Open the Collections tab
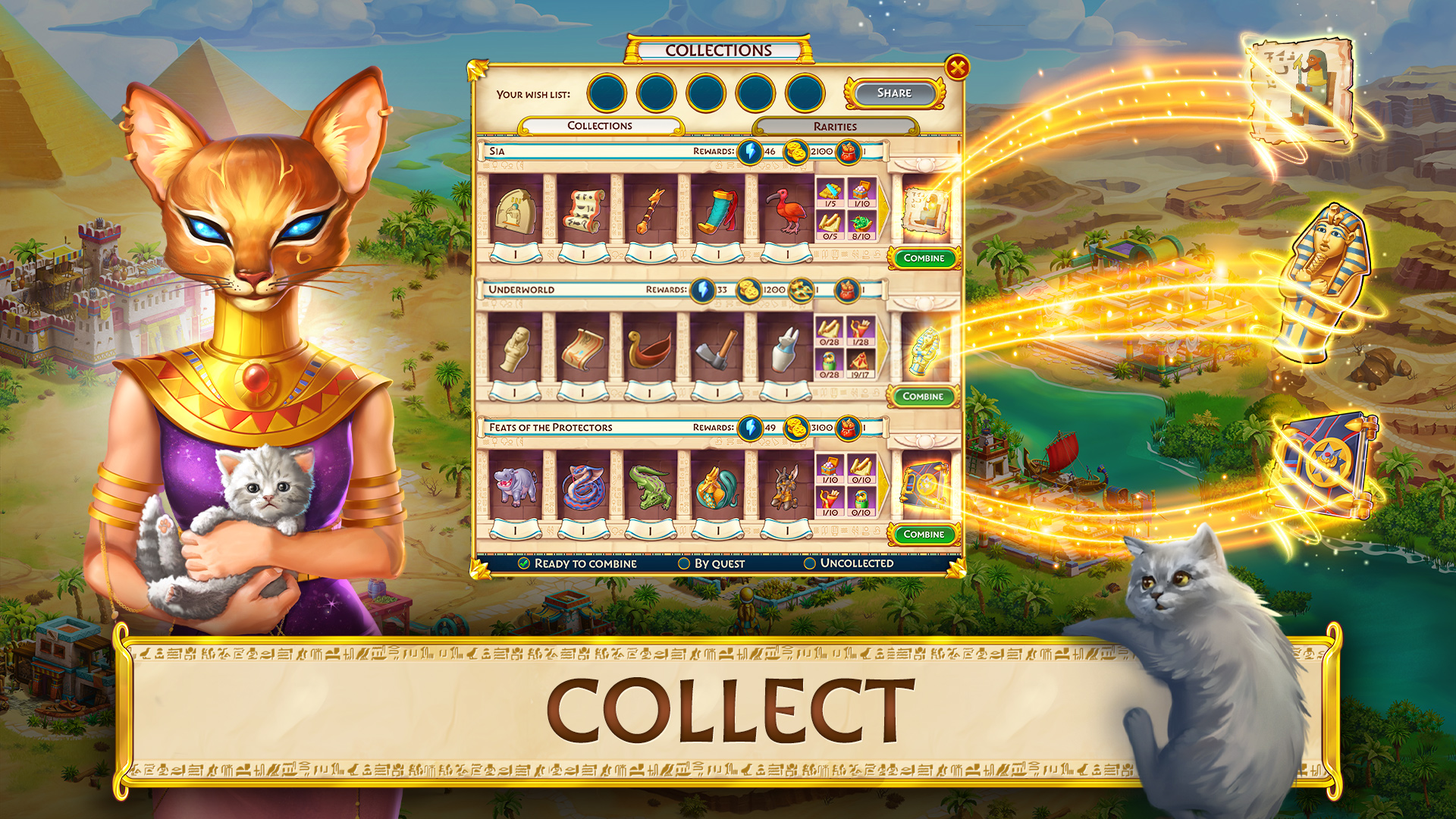 click(599, 126)
